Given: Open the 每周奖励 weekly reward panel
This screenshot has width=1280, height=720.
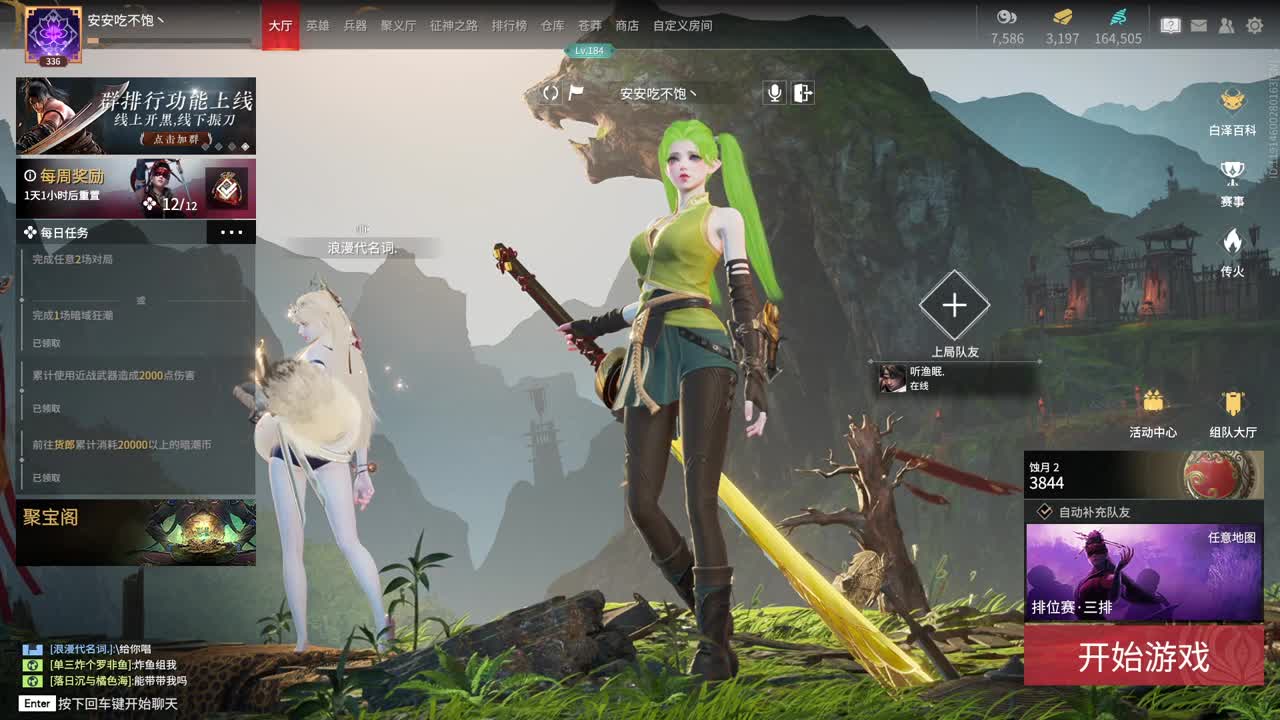Looking at the screenshot, I should tap(135, 188).
